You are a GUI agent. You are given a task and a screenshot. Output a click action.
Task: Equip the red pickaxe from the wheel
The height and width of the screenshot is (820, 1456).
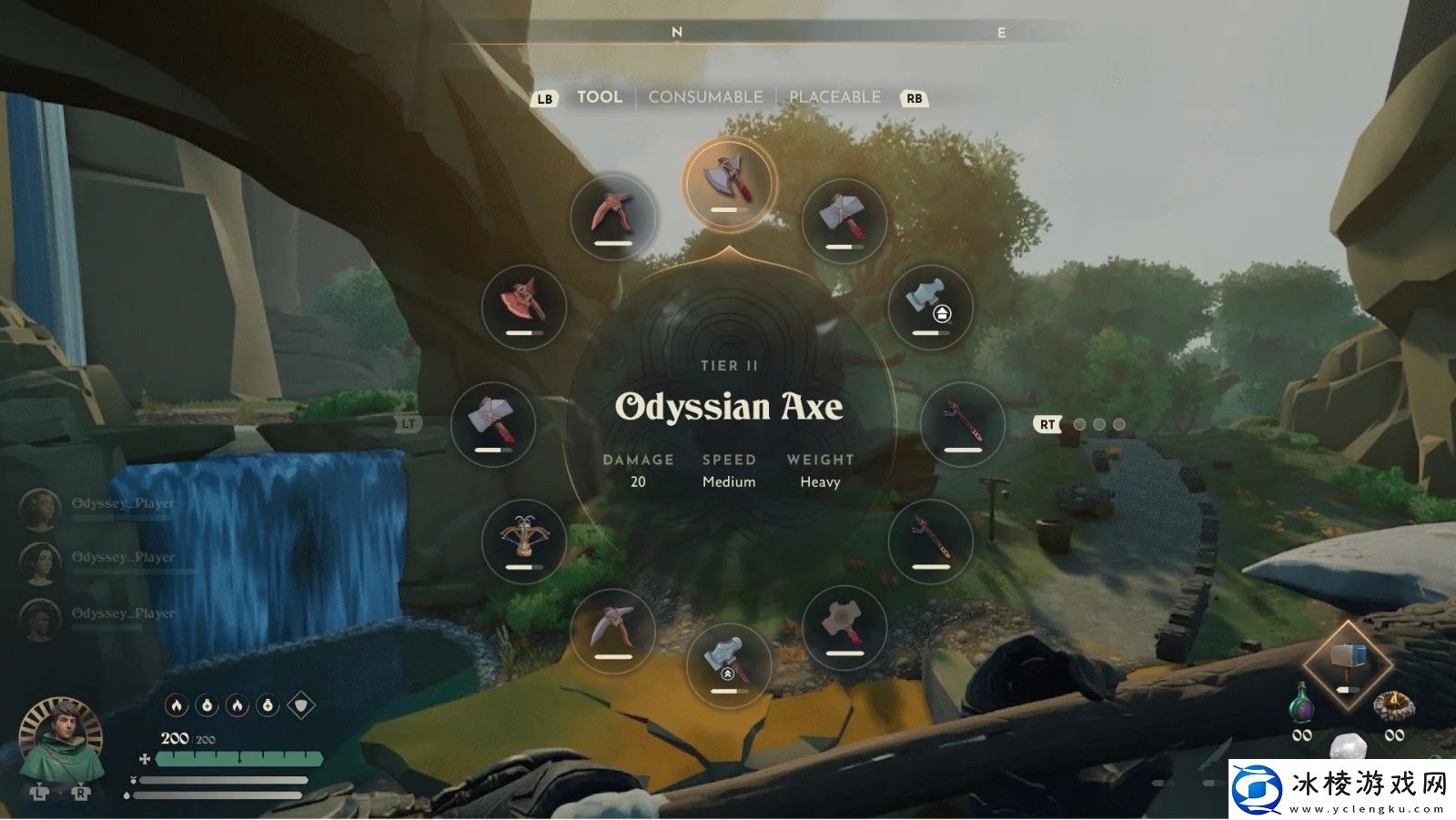click(x=612, y=217)
